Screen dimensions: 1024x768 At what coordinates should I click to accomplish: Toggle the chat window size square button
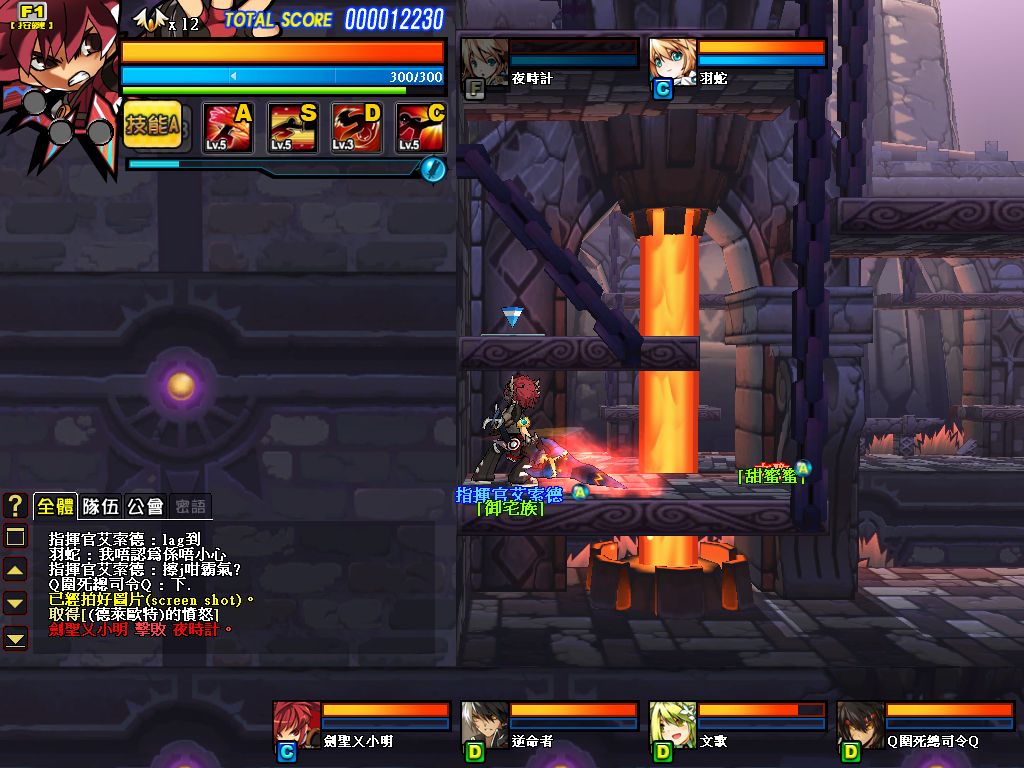[x=15, y=537]
